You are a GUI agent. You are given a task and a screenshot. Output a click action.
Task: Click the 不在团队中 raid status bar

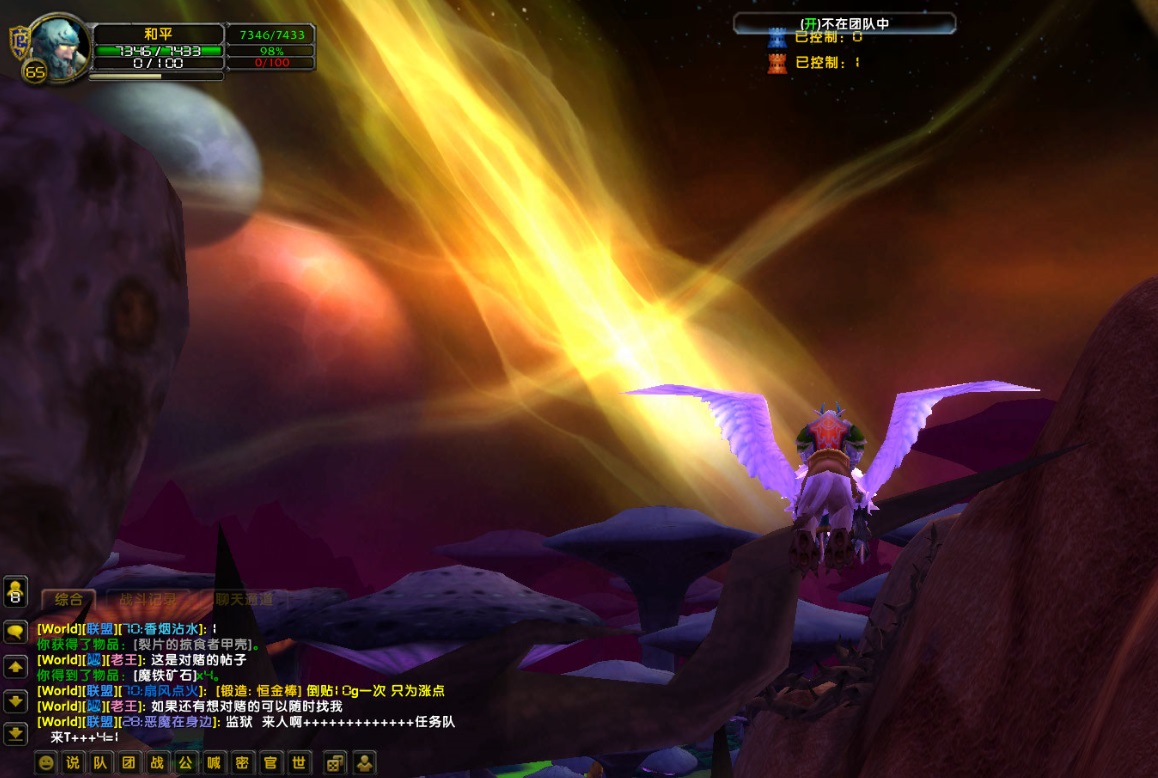coord(844,23)
